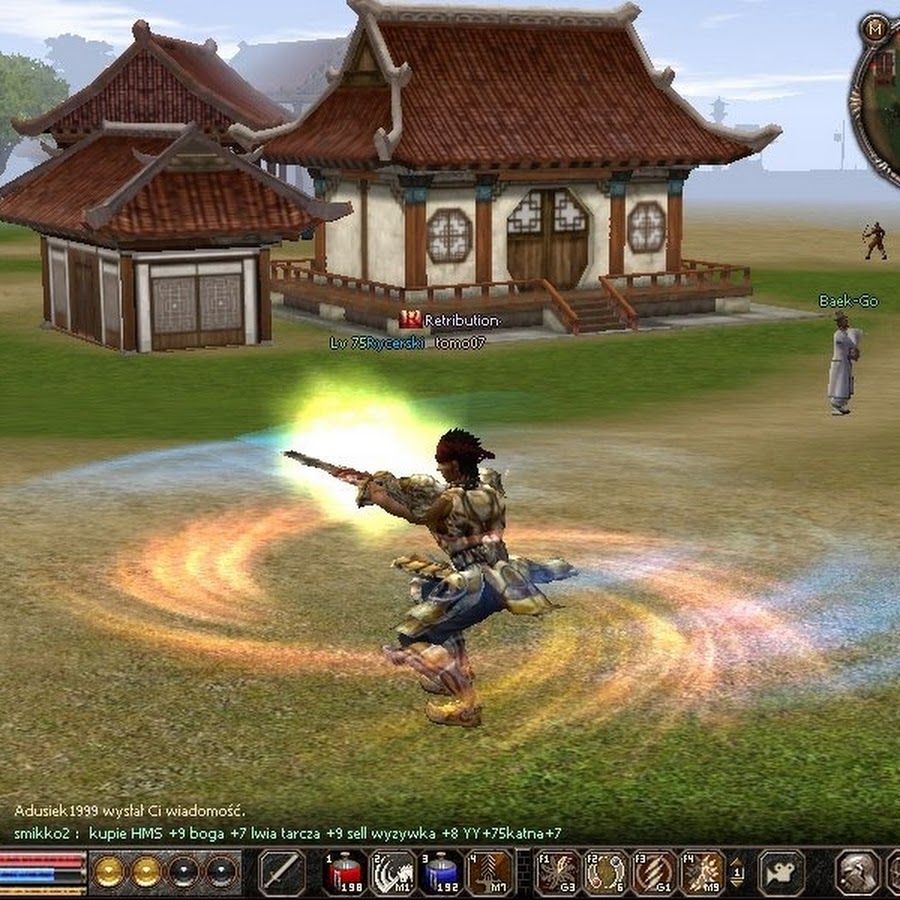
Task: Use the blue mana potion in quickslot 3
Action: [441, 873]
